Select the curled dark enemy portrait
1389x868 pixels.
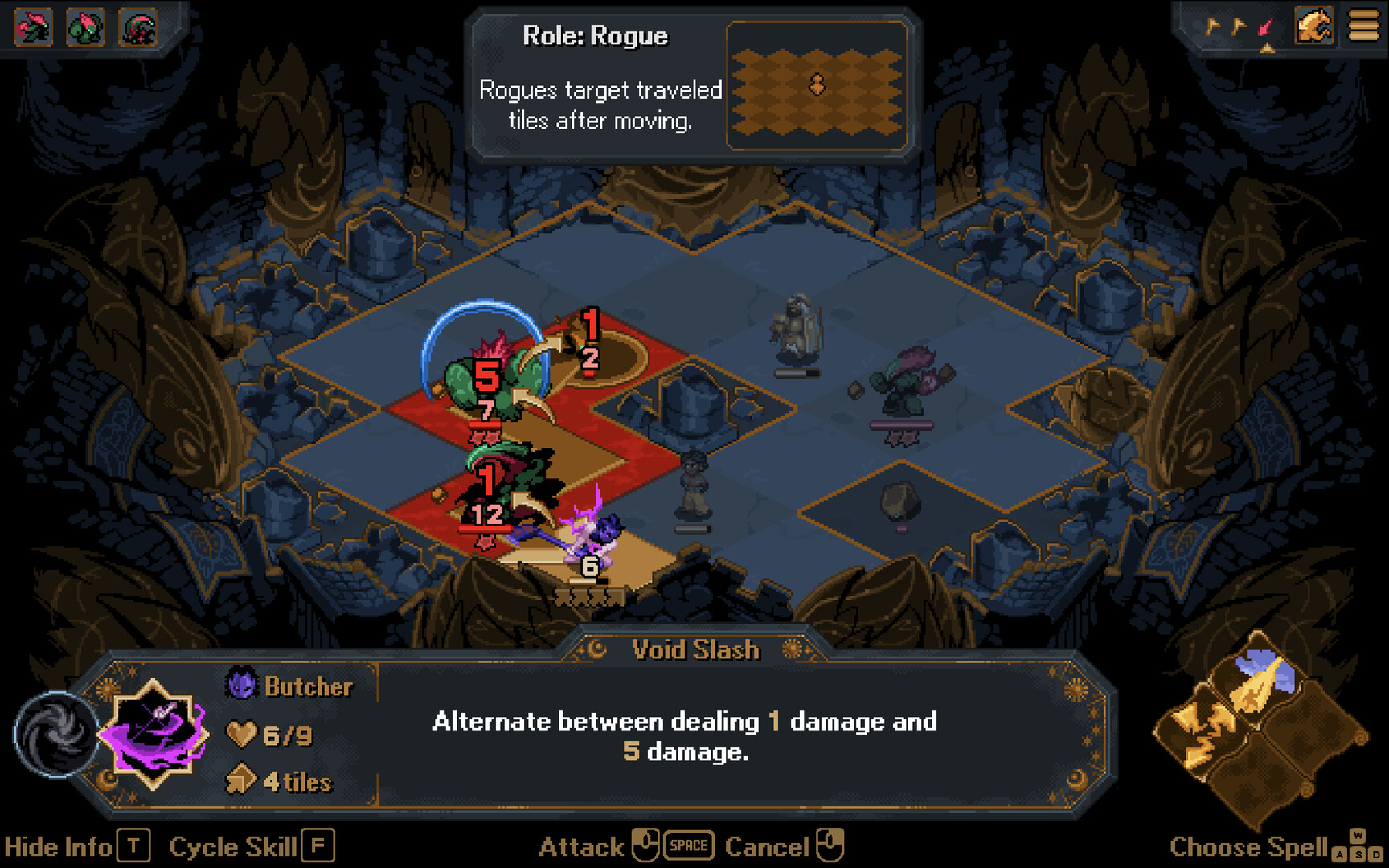138,27
